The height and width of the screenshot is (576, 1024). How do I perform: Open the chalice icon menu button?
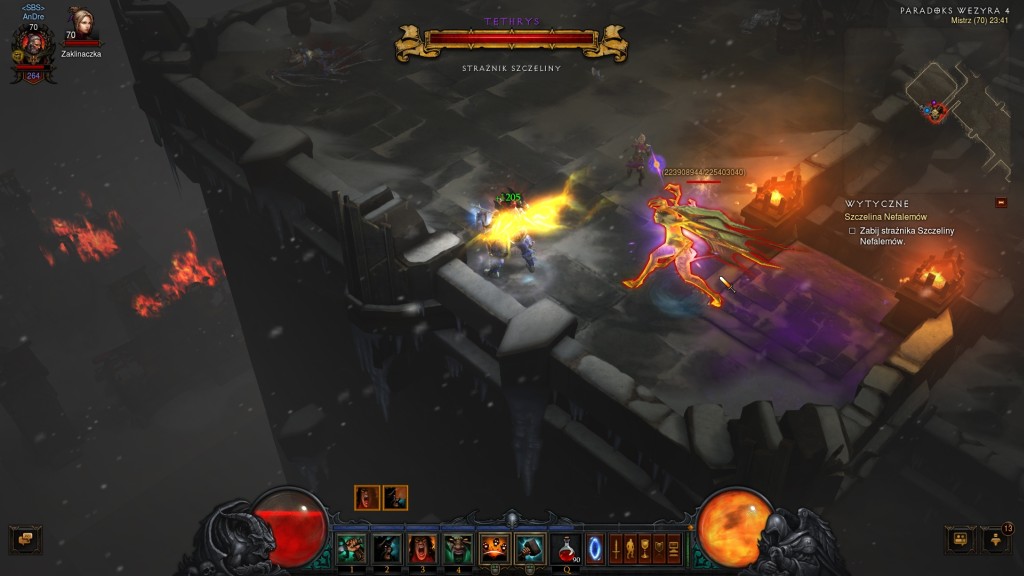click(x=645, y=548)
